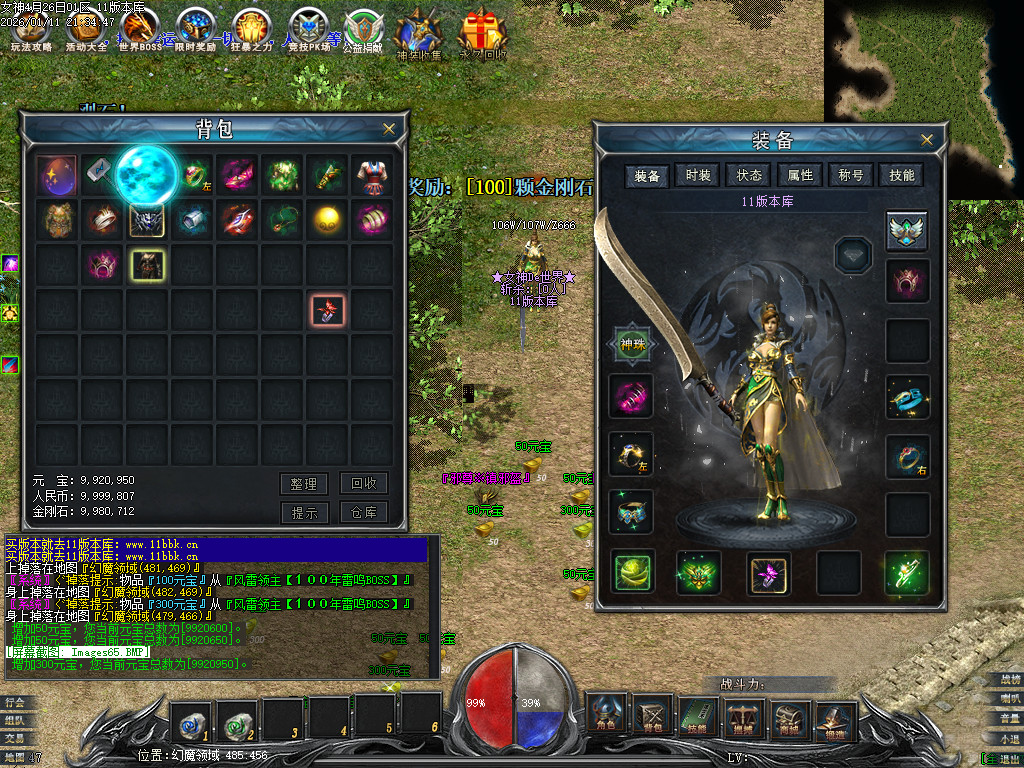
Task: Open the 竞技PK场 arena icon
Action: [309, 32]
